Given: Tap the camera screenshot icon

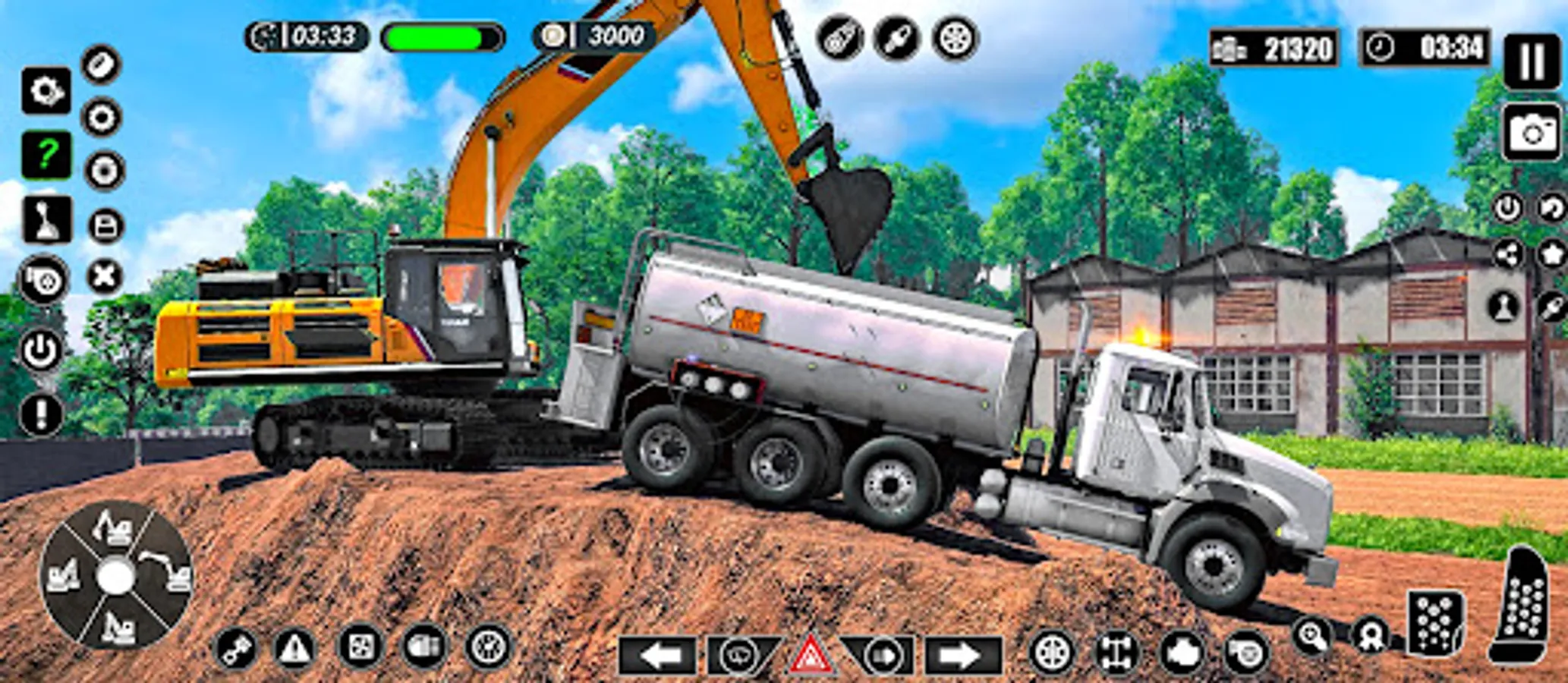Looking at the screenshot, I should 1532,133.
